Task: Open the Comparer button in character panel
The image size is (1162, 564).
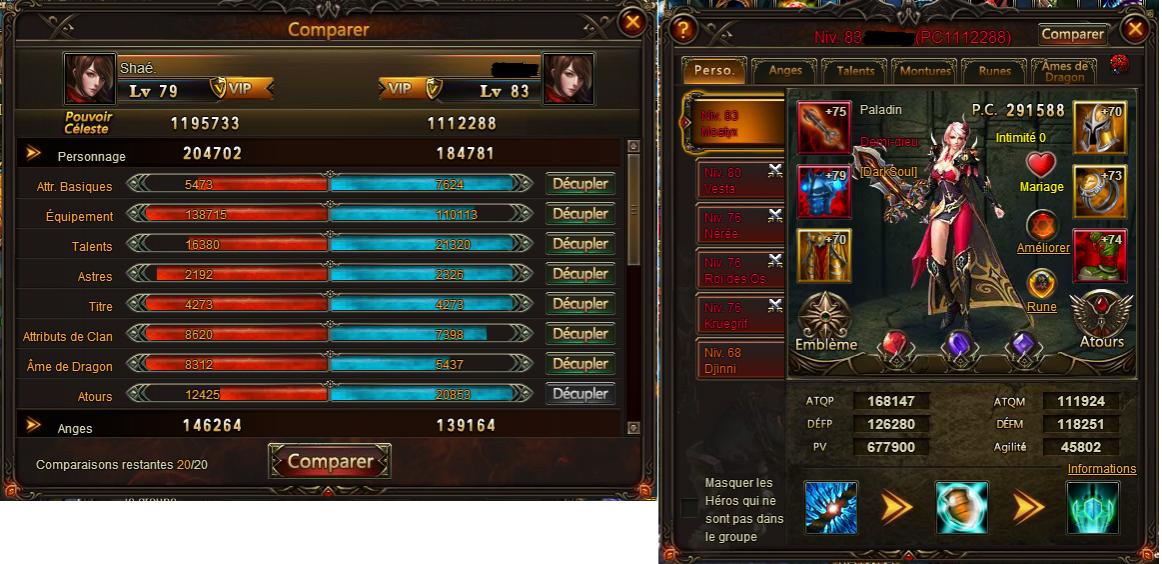Action: [x=1073, y=34]
